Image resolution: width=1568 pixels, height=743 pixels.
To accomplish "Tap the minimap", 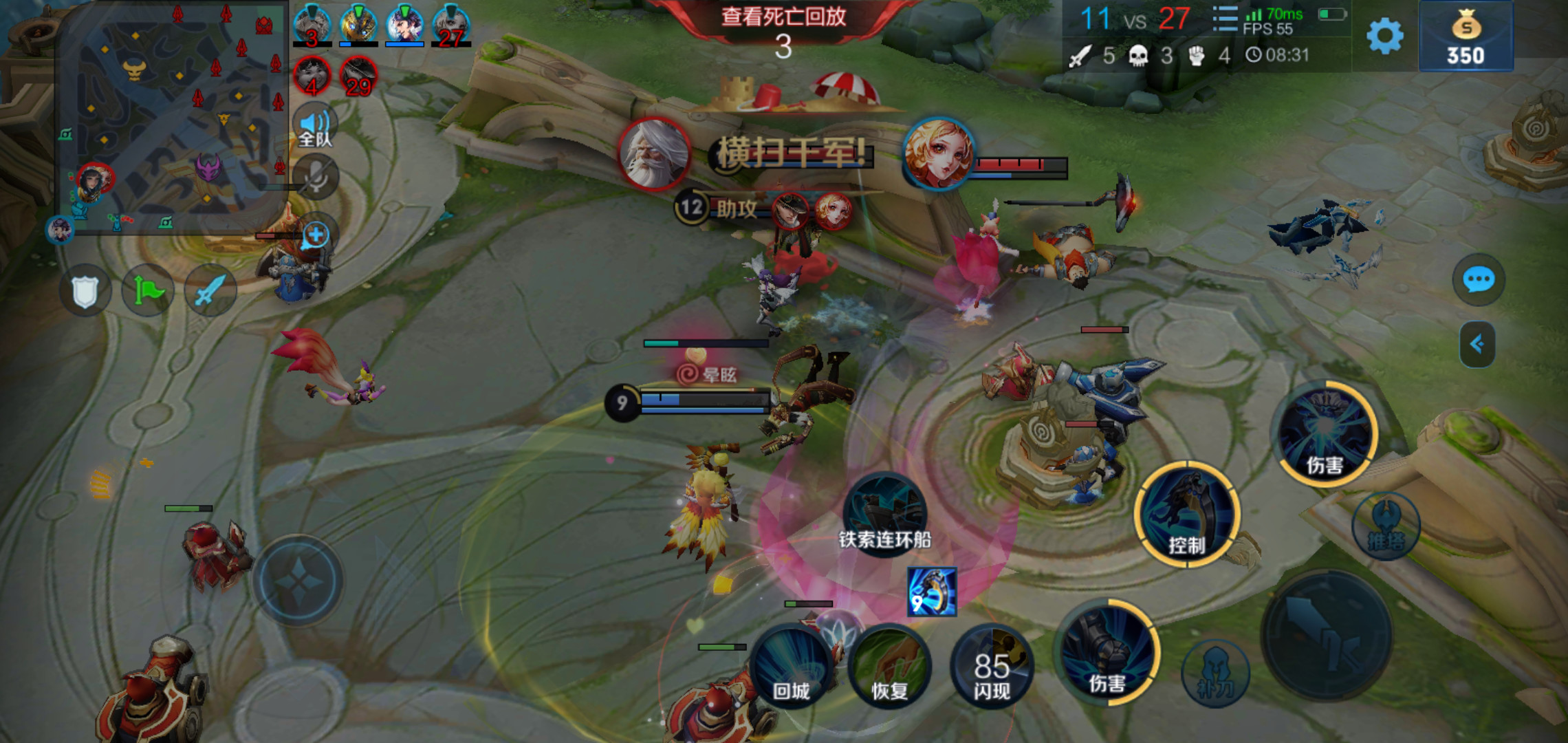I will point(172,117).
